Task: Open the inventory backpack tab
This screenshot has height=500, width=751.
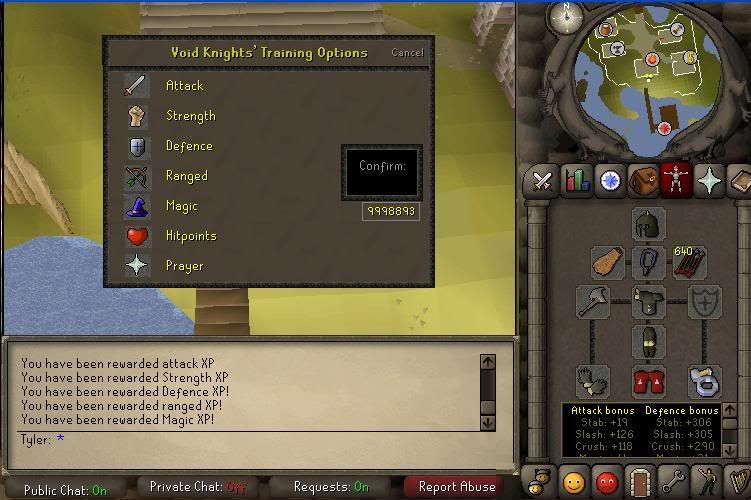Action: 643,181
